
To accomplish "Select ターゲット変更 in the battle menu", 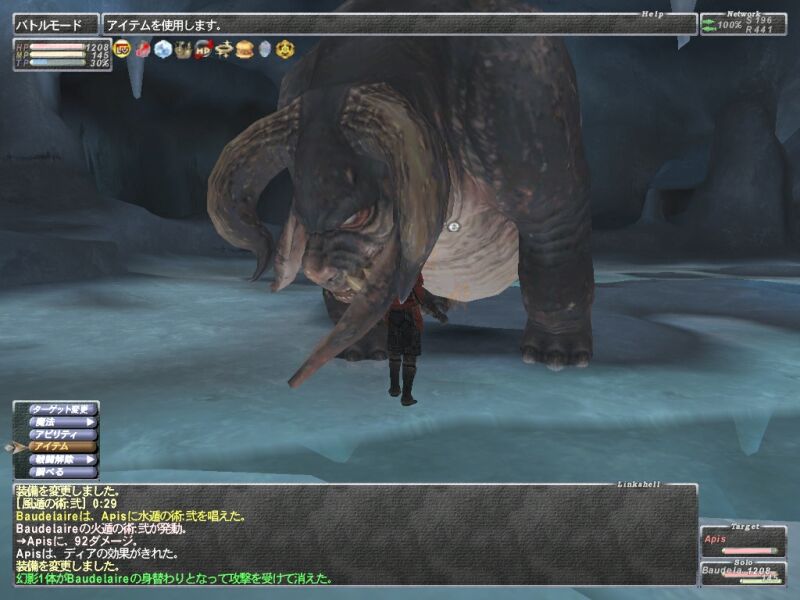I will coord(62,410).
